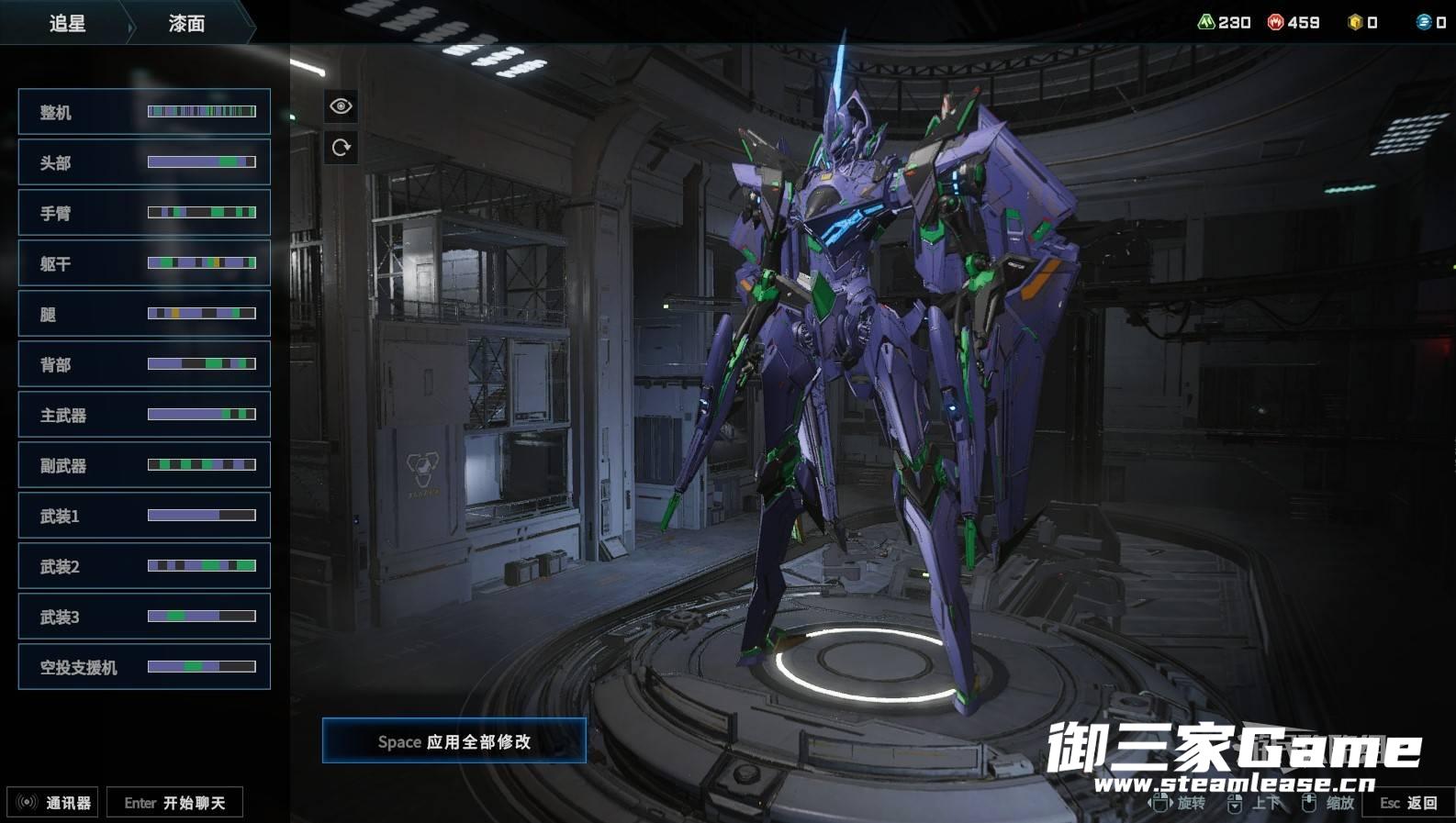Image resolution: width=1456 pixels, height=823 pixels.
Task: Choose the 武装3 paint row
Action: pyautogui.click(x=144, y=617)
